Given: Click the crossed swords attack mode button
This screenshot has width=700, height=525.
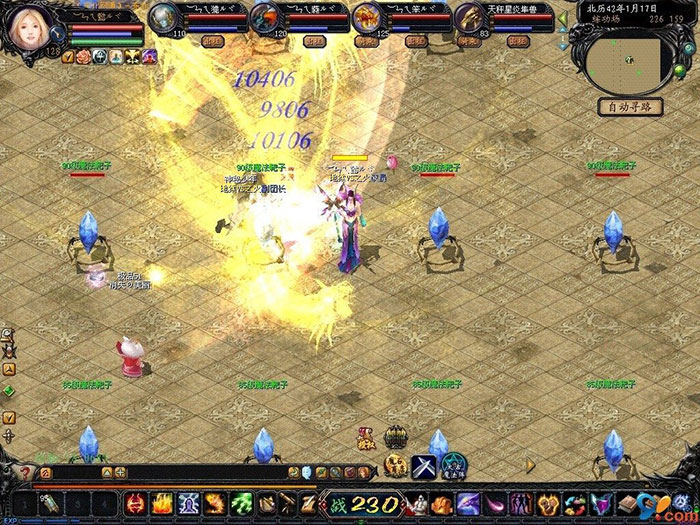Looking at the screenshot, I should [x=424, y=466].
